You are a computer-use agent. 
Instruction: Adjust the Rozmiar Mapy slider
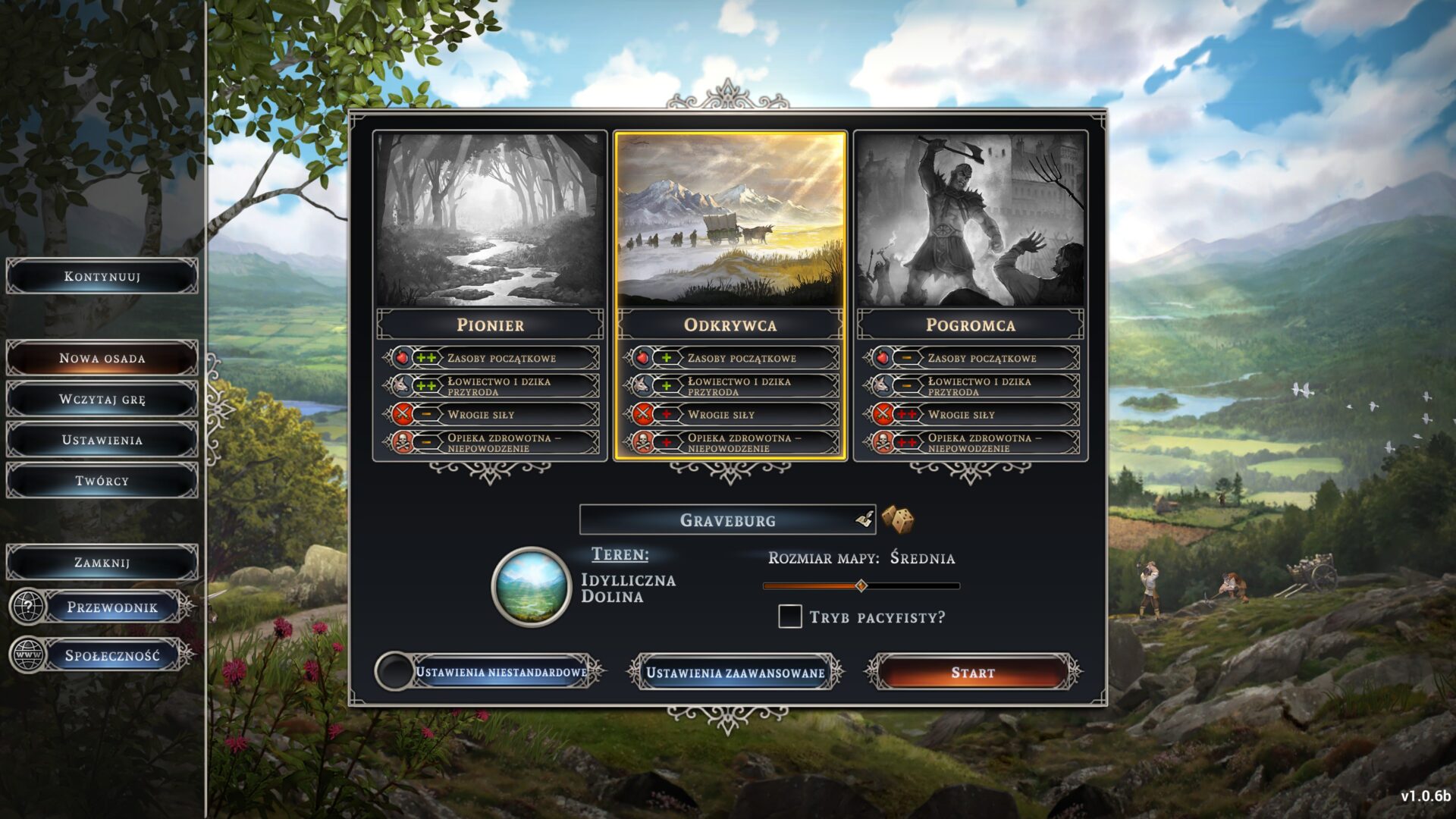[861, 585]
